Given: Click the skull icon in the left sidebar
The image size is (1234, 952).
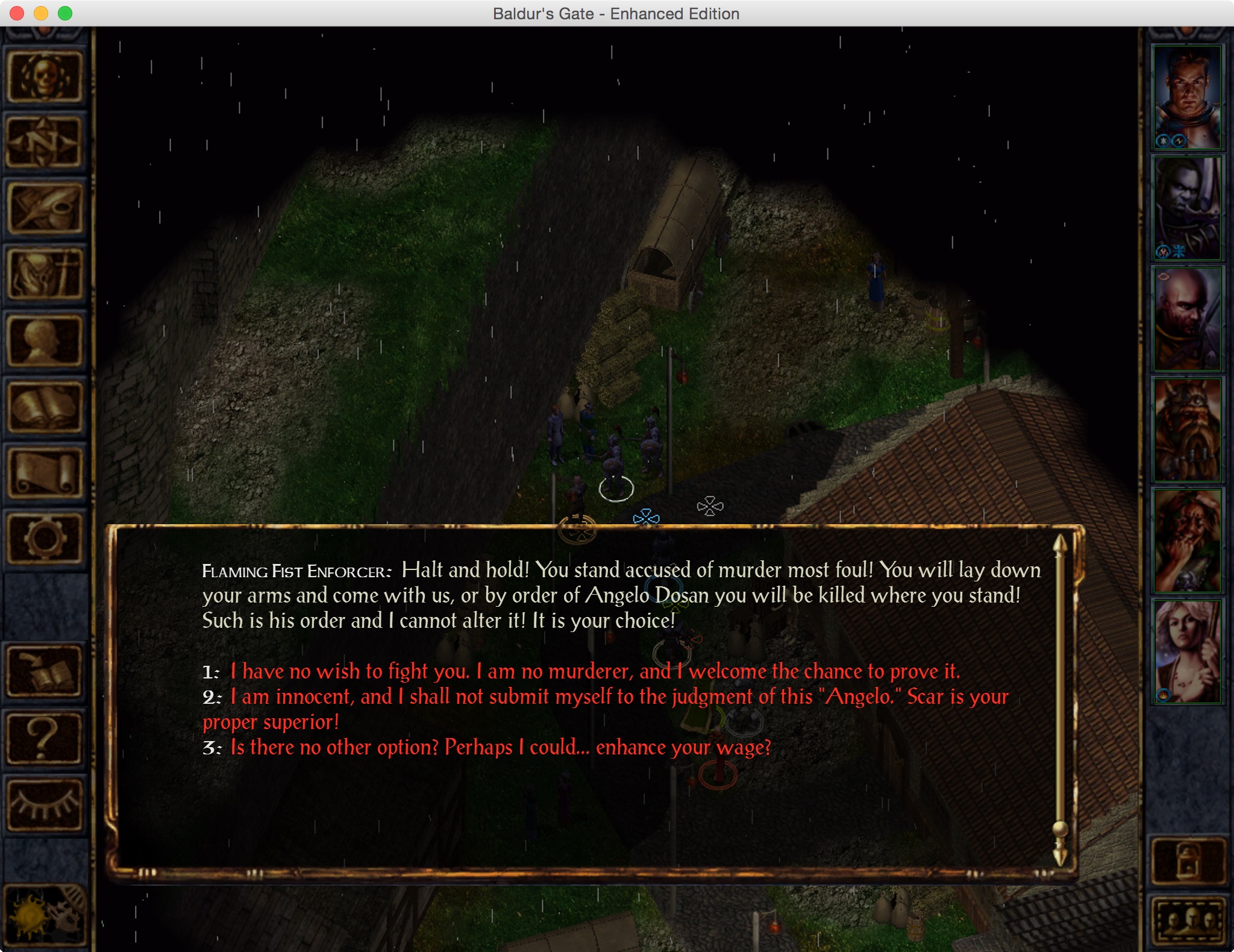Looking at the screenshot, I should point(45,77).
